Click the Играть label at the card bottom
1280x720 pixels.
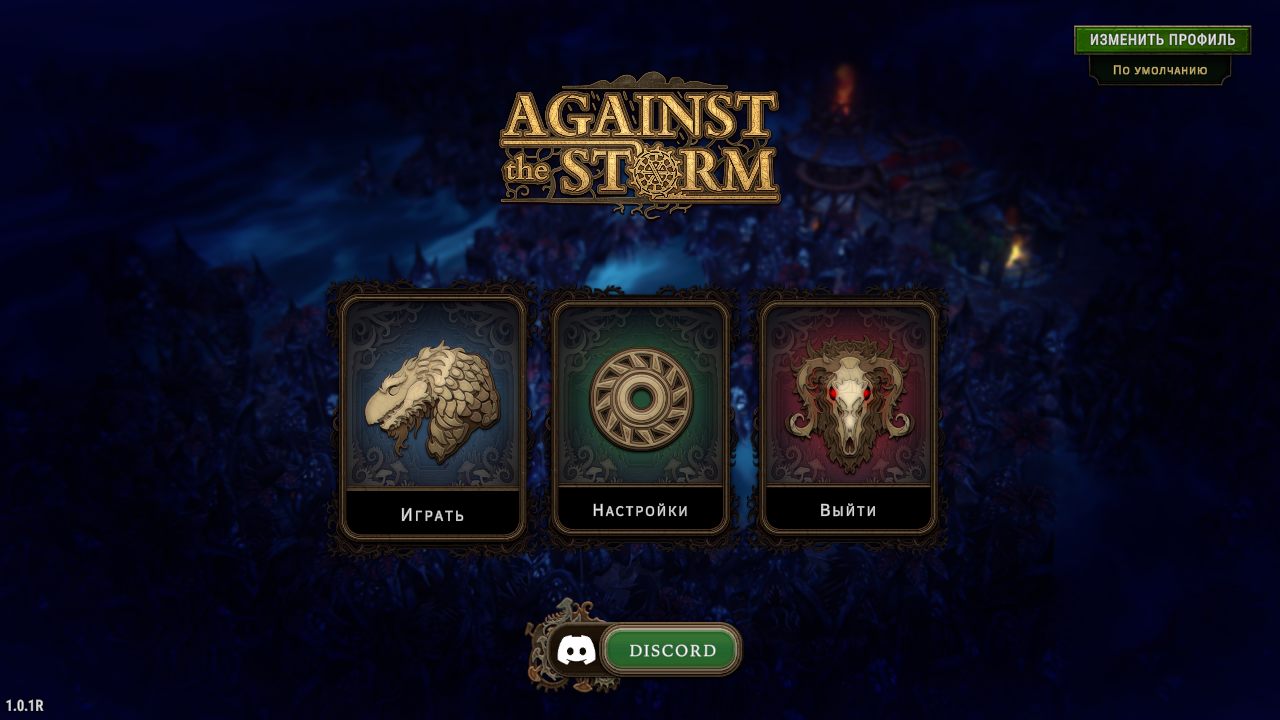[x=432, y=514]
